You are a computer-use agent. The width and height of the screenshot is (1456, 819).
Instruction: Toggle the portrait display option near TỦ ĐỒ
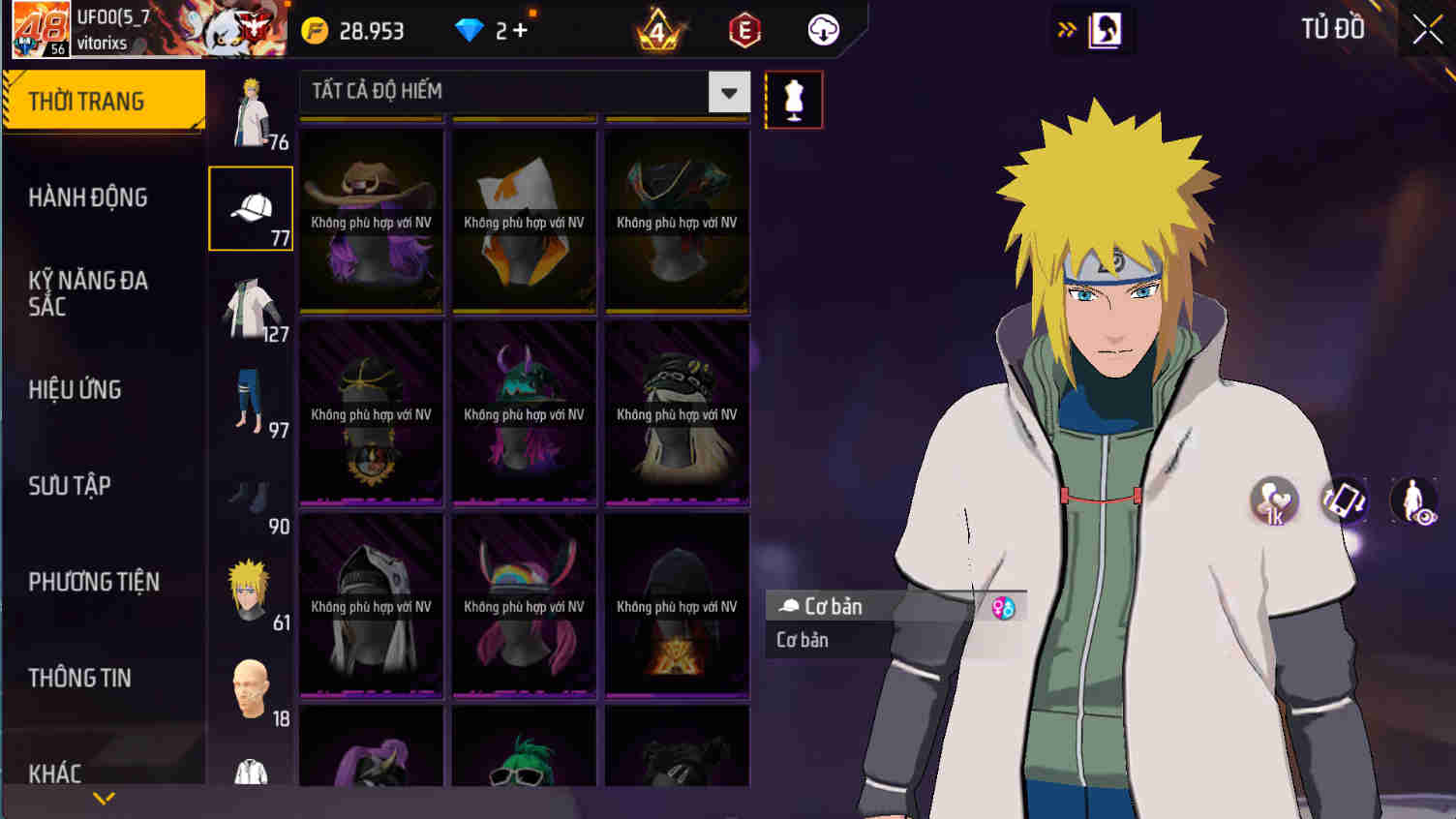tap(1104, 29)
